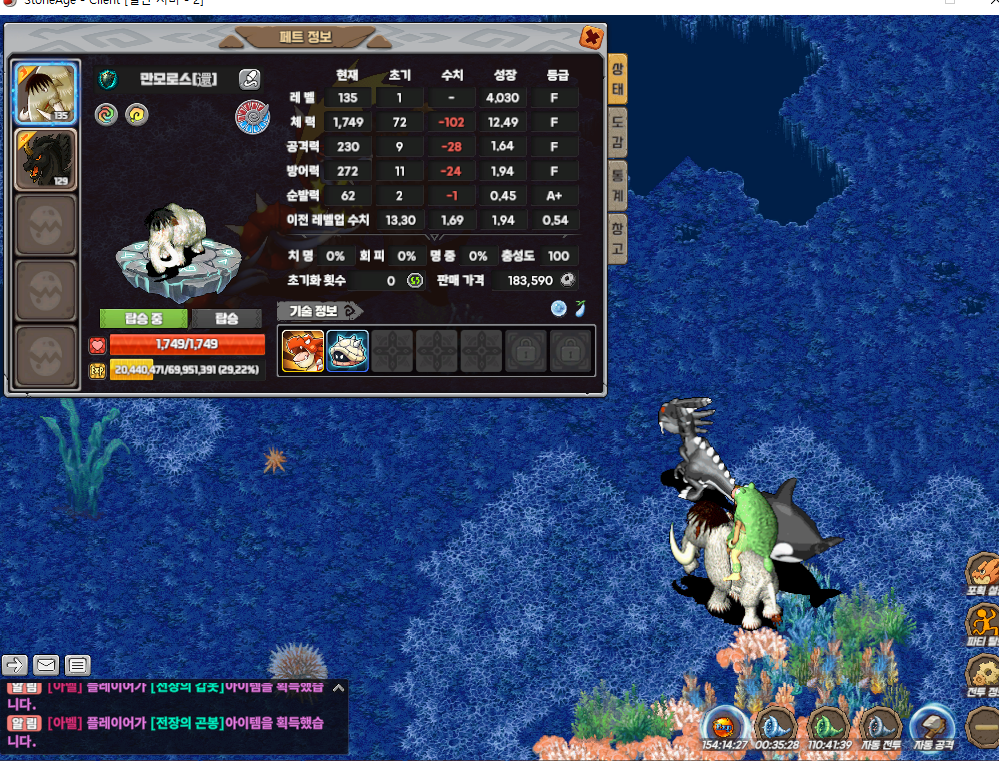The image size is (999, 761).
Task: Click the grey 탑승 button
Action: click(228, 319)
